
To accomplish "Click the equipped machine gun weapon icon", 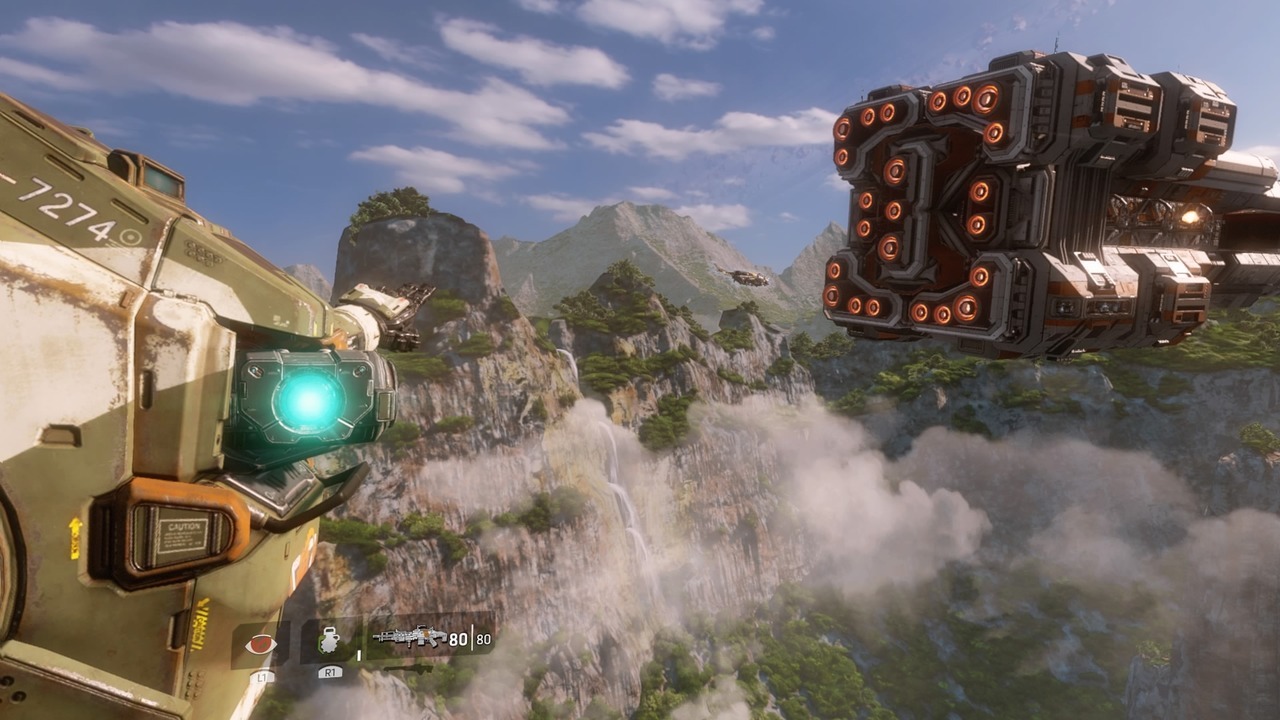I will point(410,637).
